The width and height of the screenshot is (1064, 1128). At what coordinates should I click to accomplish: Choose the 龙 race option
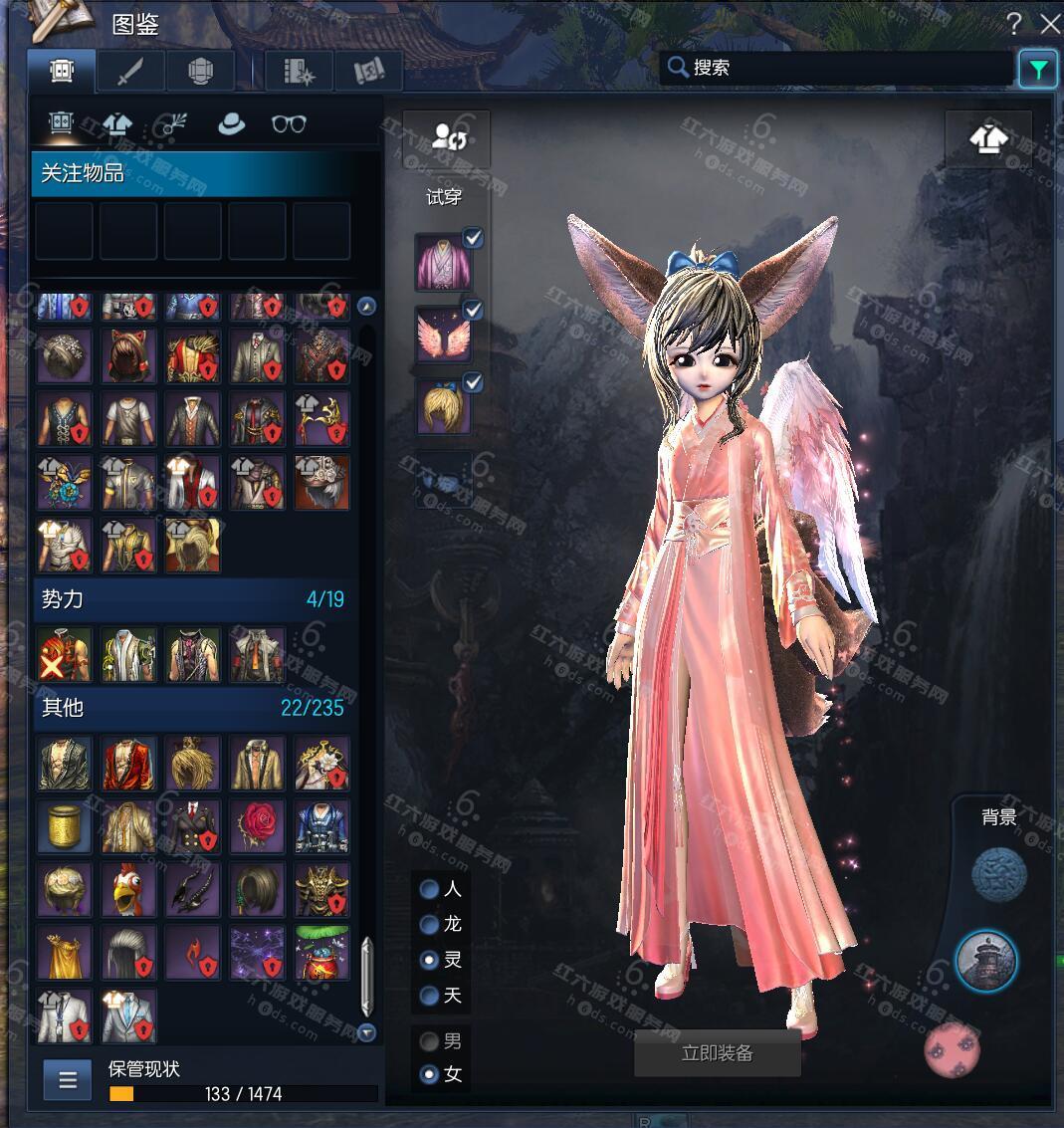tap(430, 925)
